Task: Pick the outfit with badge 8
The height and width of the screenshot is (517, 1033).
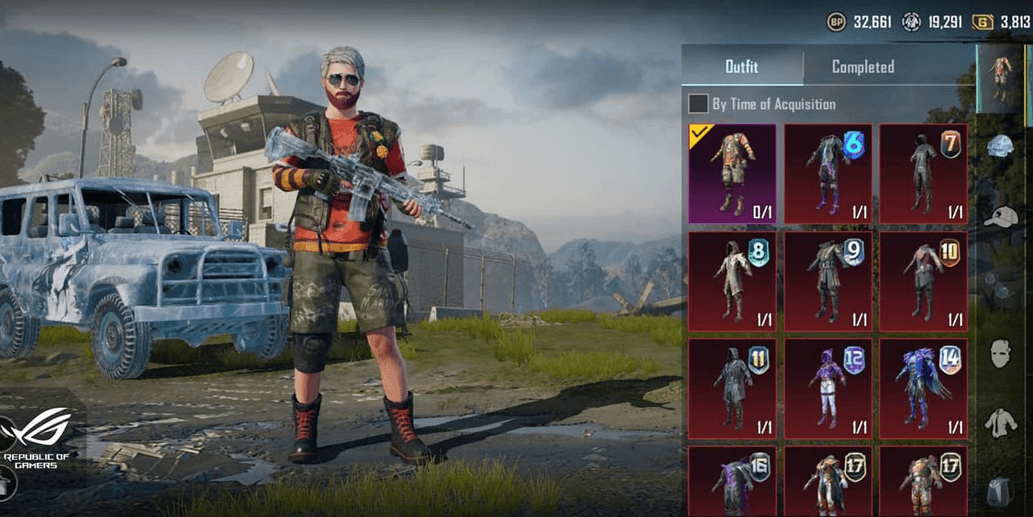Action: [732, 281]
